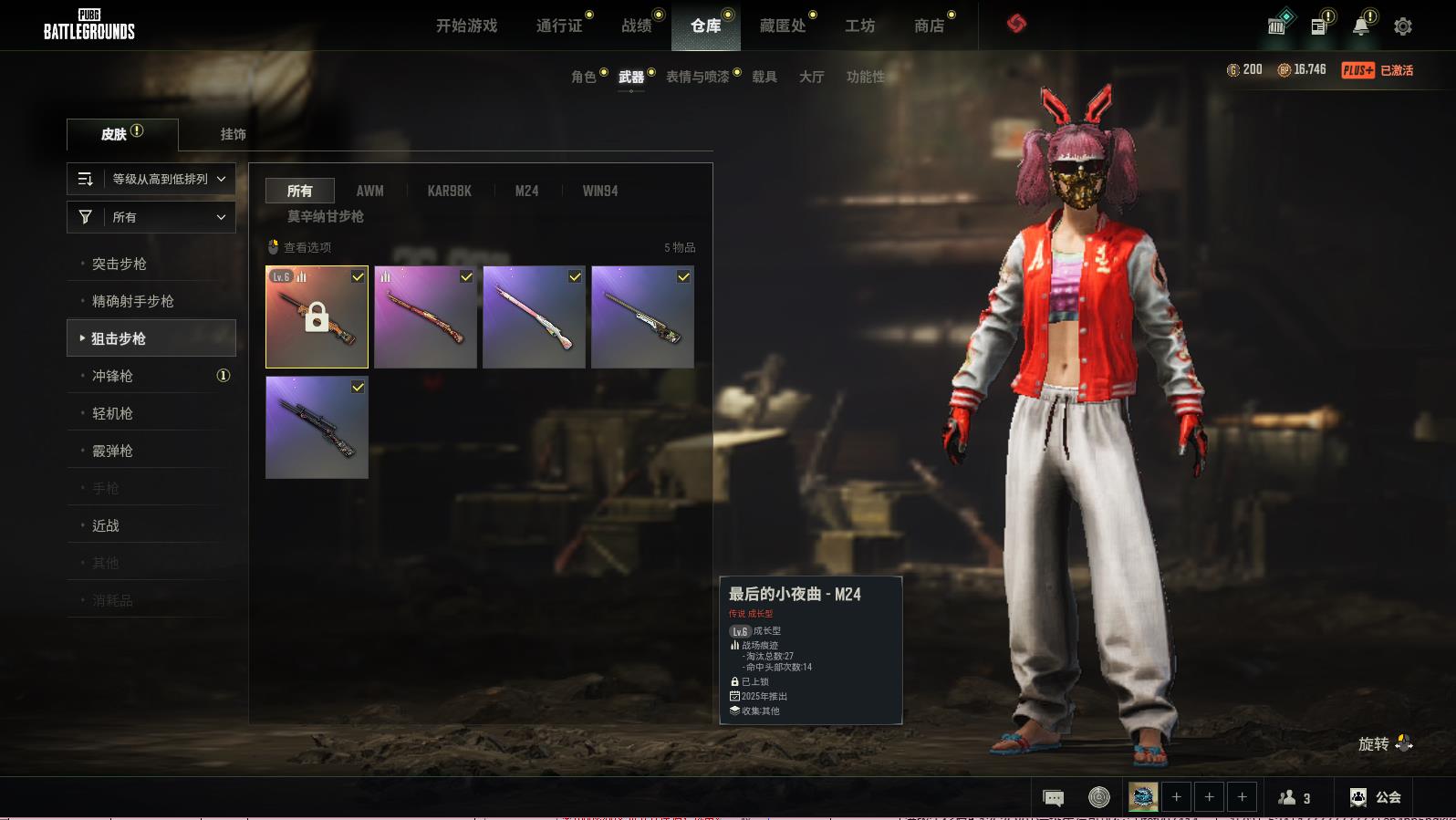
Task: Open the 开始游戏 menu
Action: (466, 26)
